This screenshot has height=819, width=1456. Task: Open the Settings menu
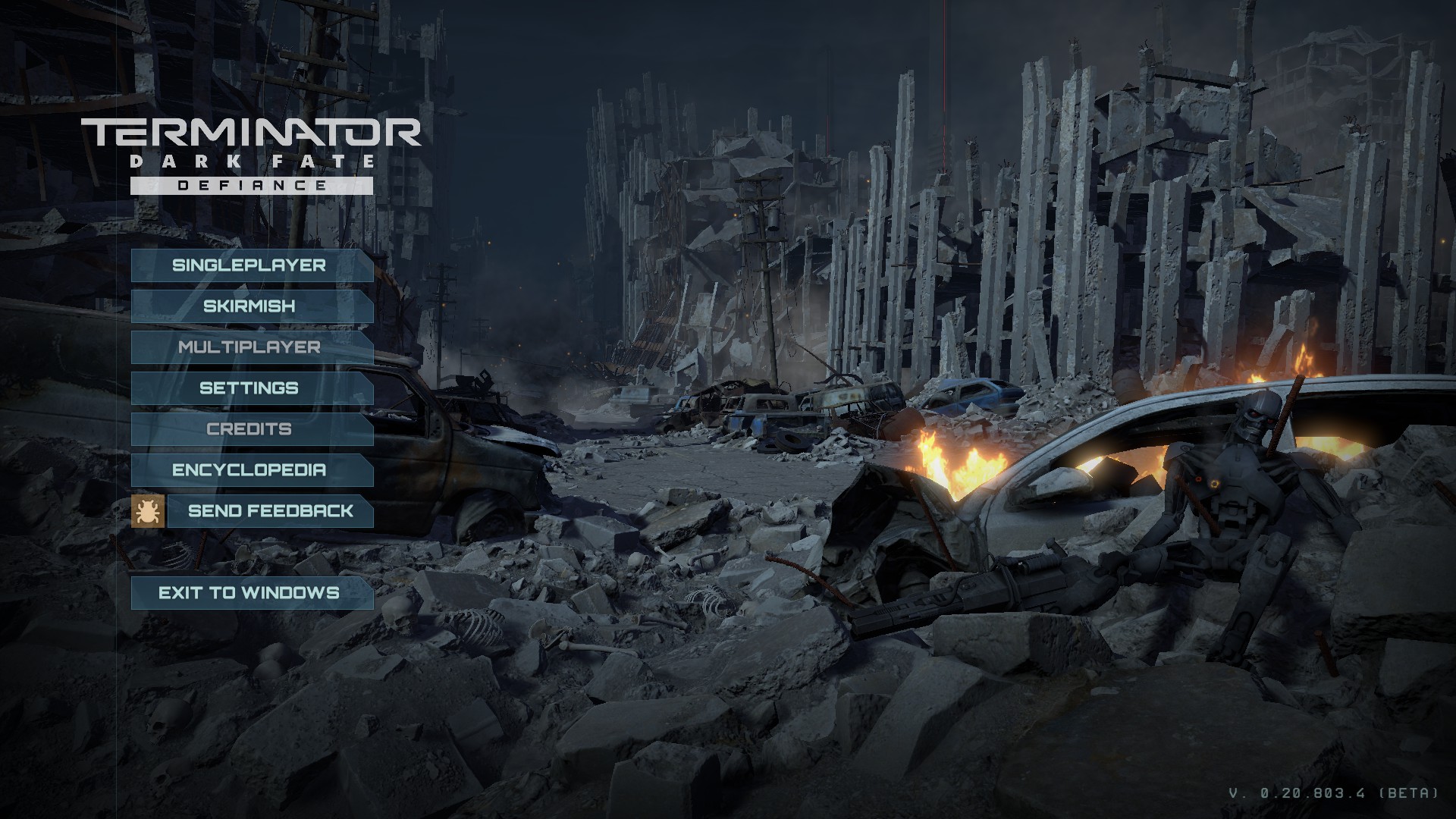click(x=250, y=388)
